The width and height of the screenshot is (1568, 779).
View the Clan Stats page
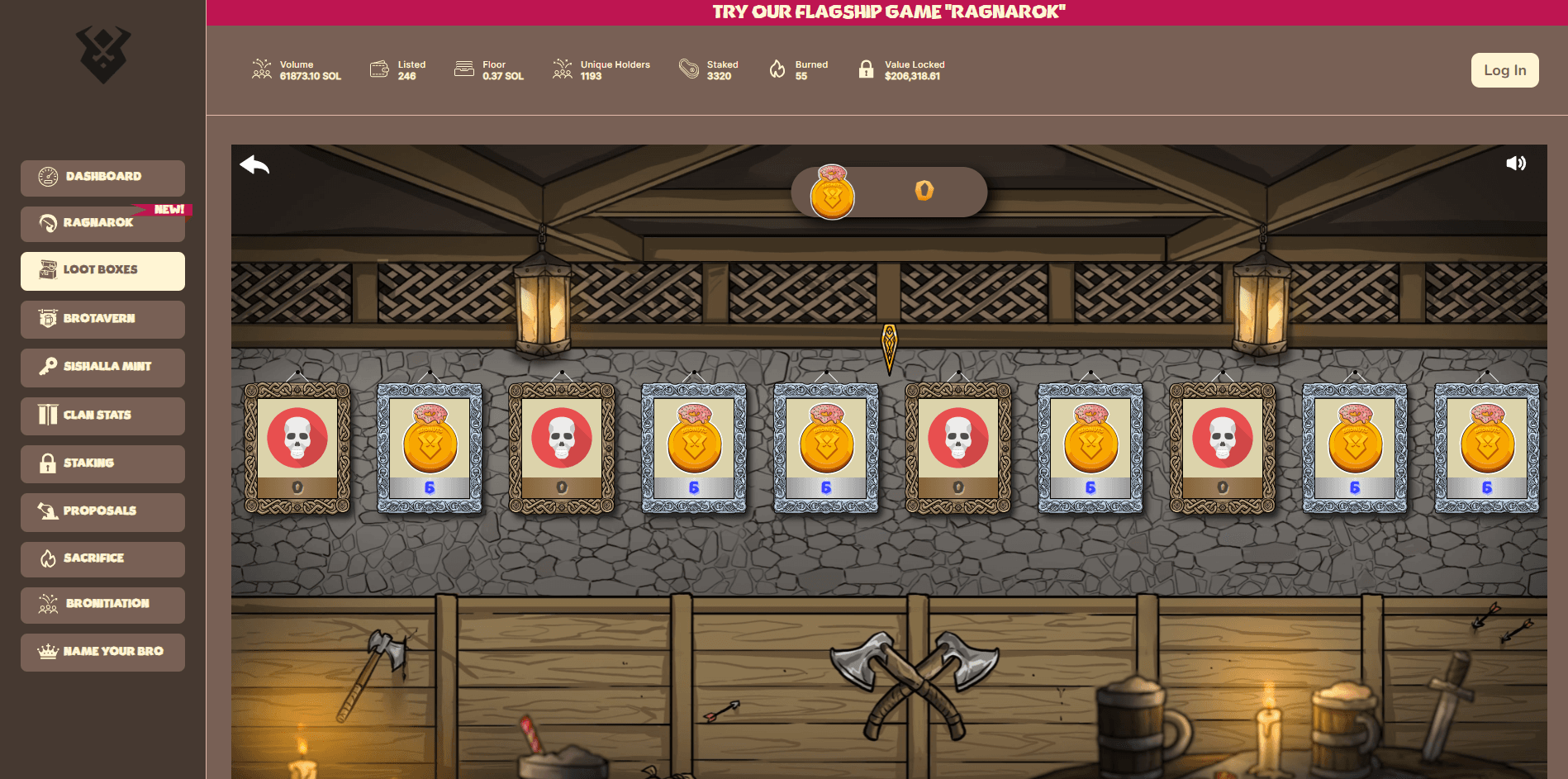(102, 416)
